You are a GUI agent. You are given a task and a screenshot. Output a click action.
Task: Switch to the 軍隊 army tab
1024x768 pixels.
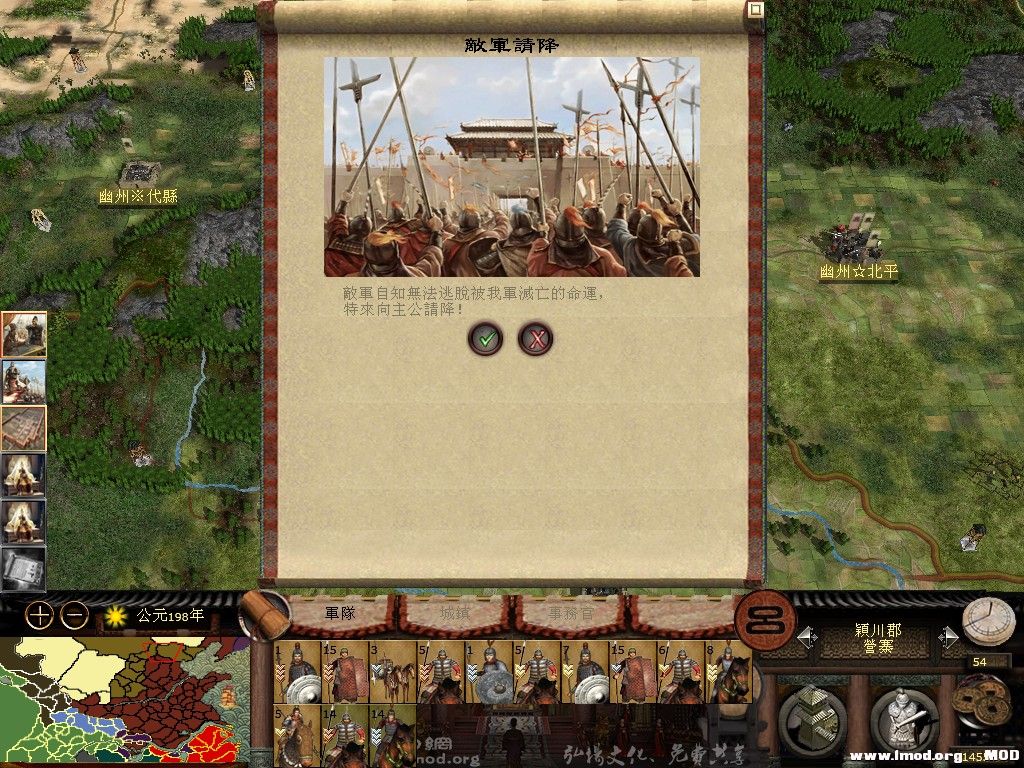pos(340,612)
